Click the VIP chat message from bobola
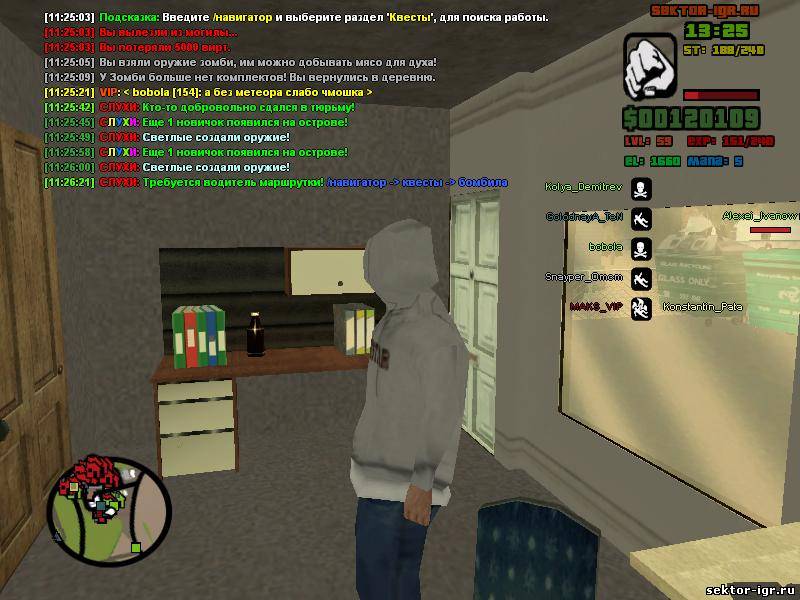Viewport: 800px width, 600px height. click(236, 92)
